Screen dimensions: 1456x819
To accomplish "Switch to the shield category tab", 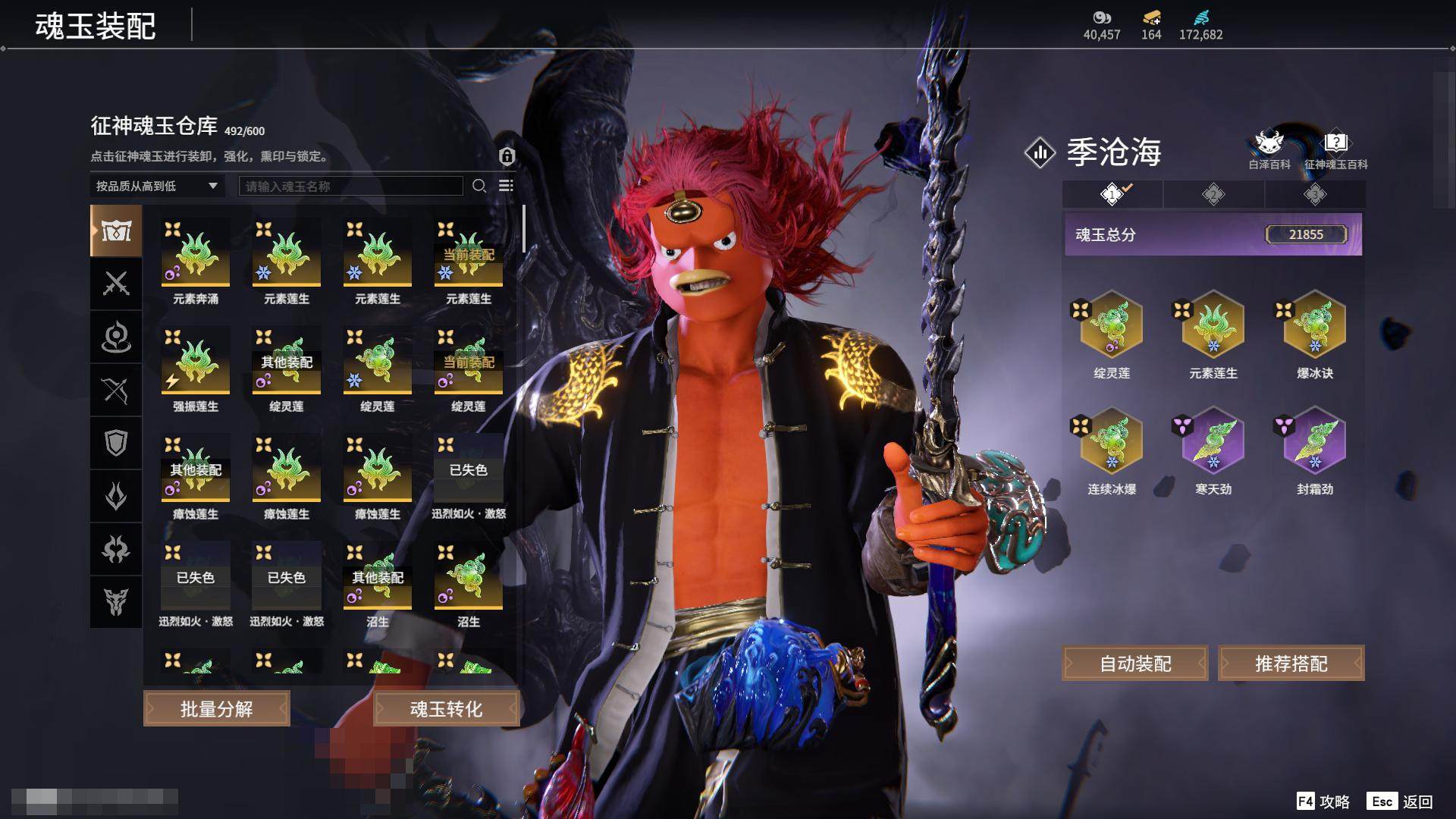I will (x=116, y=443).
